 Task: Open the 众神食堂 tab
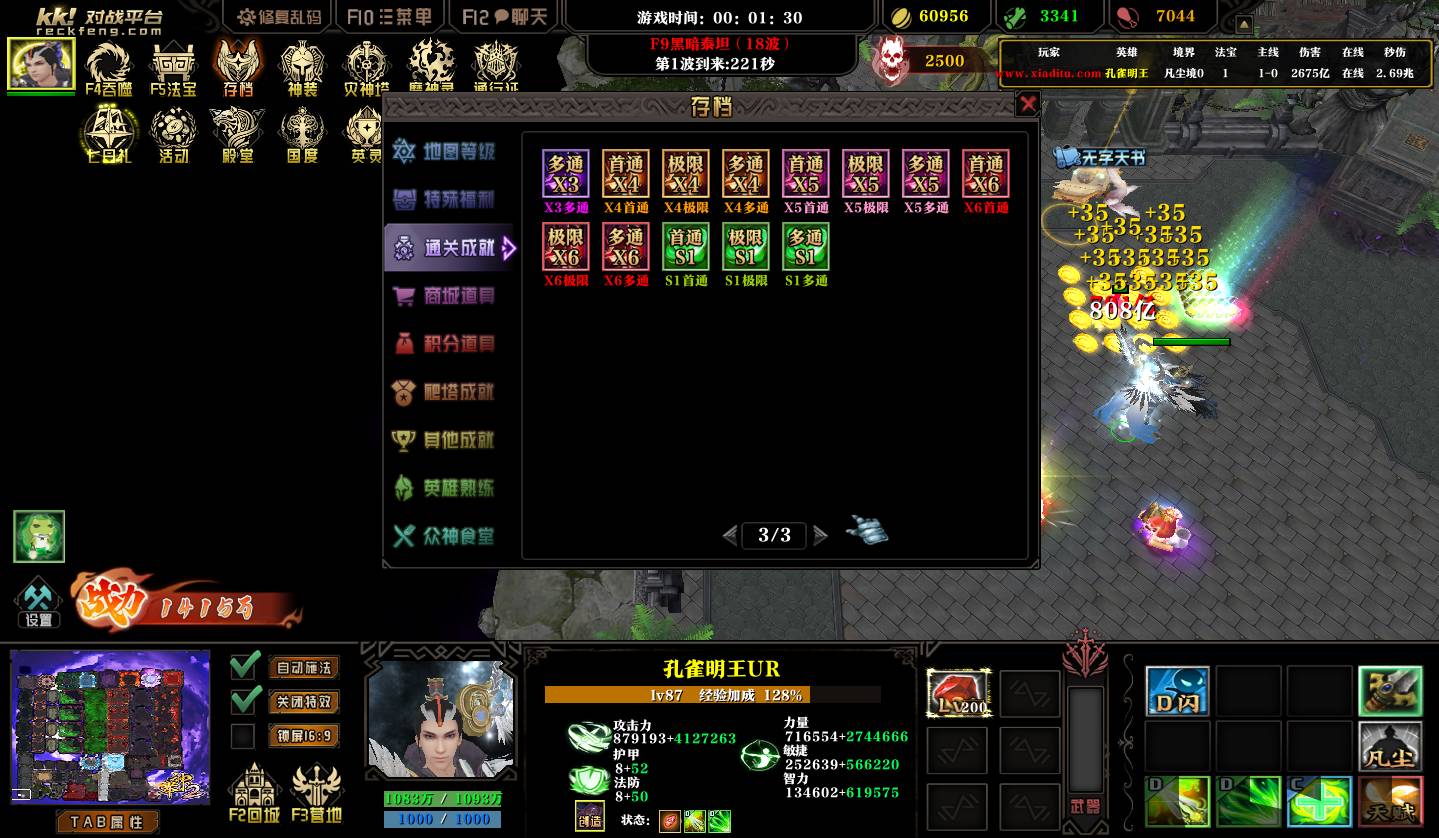pos(446,536)
